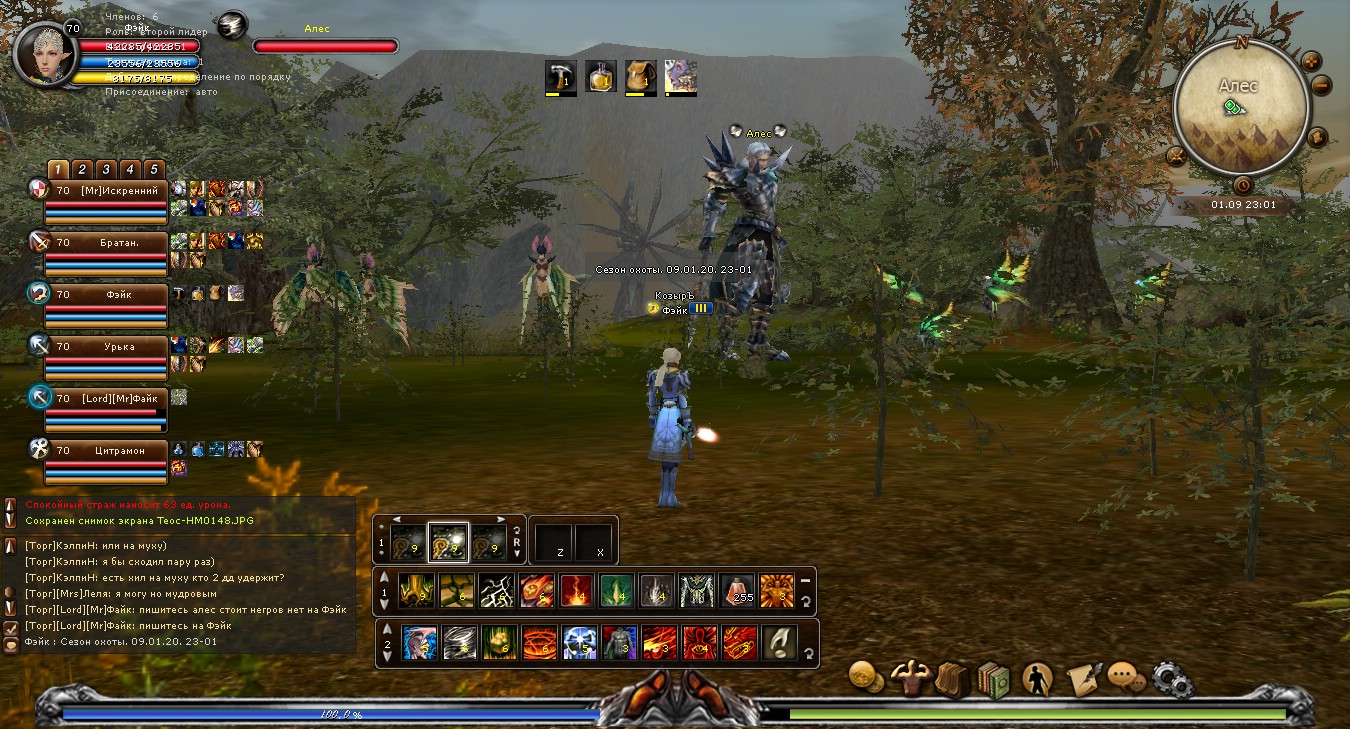This screenshot has height=729, width=1350.
Task: Use the music note skill slot
Action: tap(780, 642)
